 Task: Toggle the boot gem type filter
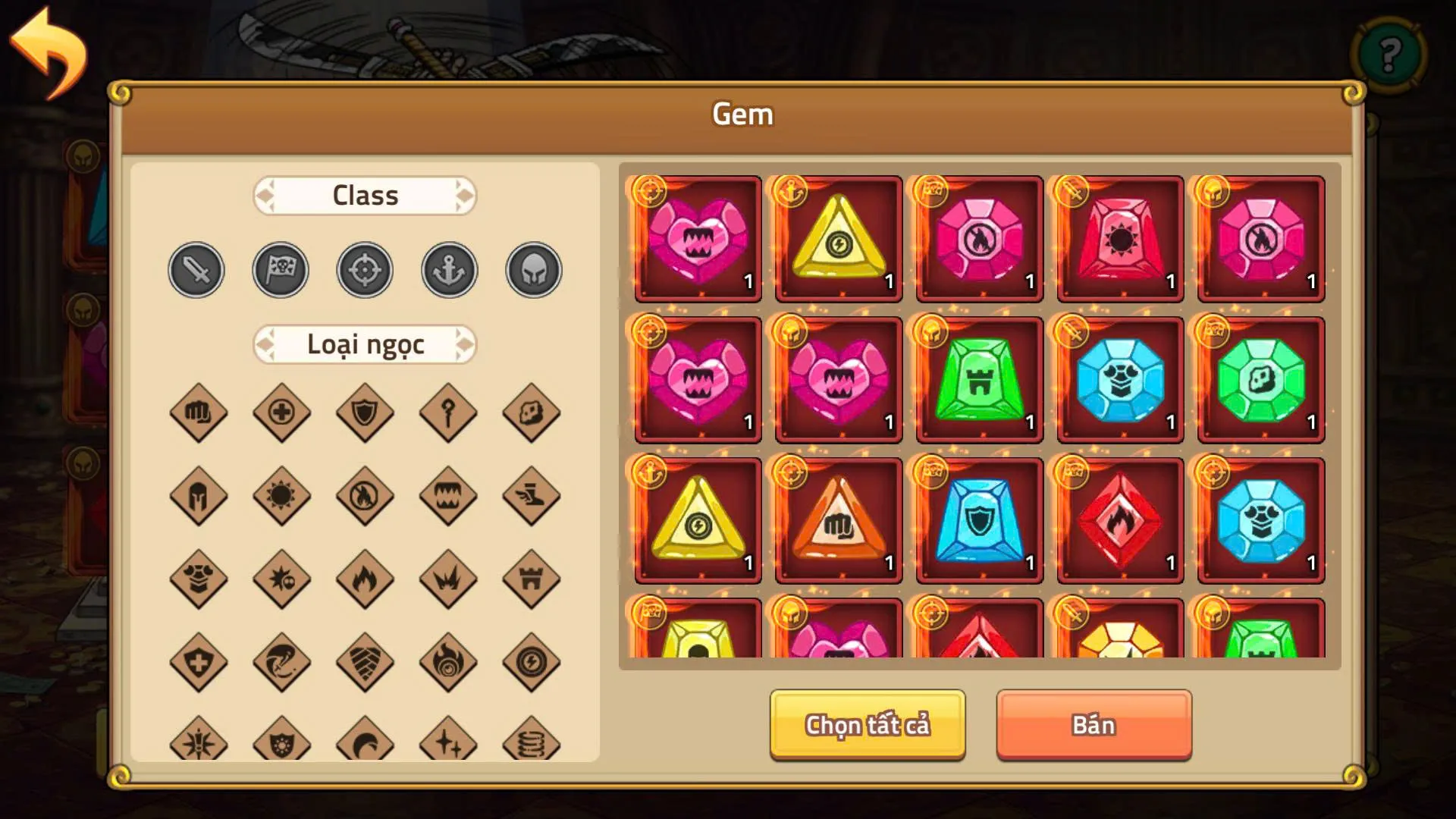pyautogui.click(x=531, y=497)
